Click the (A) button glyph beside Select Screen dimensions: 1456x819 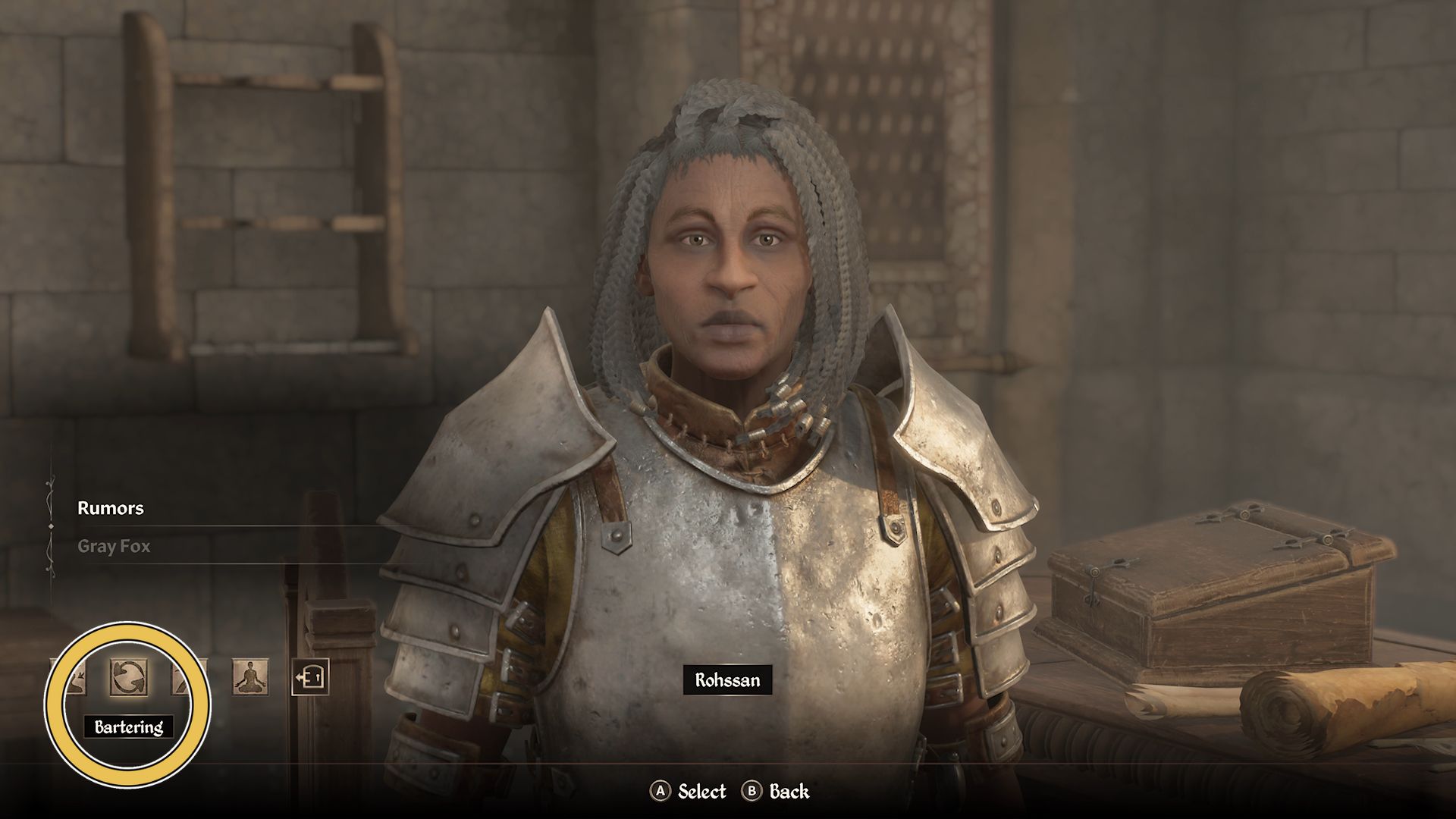coord(662,792)
